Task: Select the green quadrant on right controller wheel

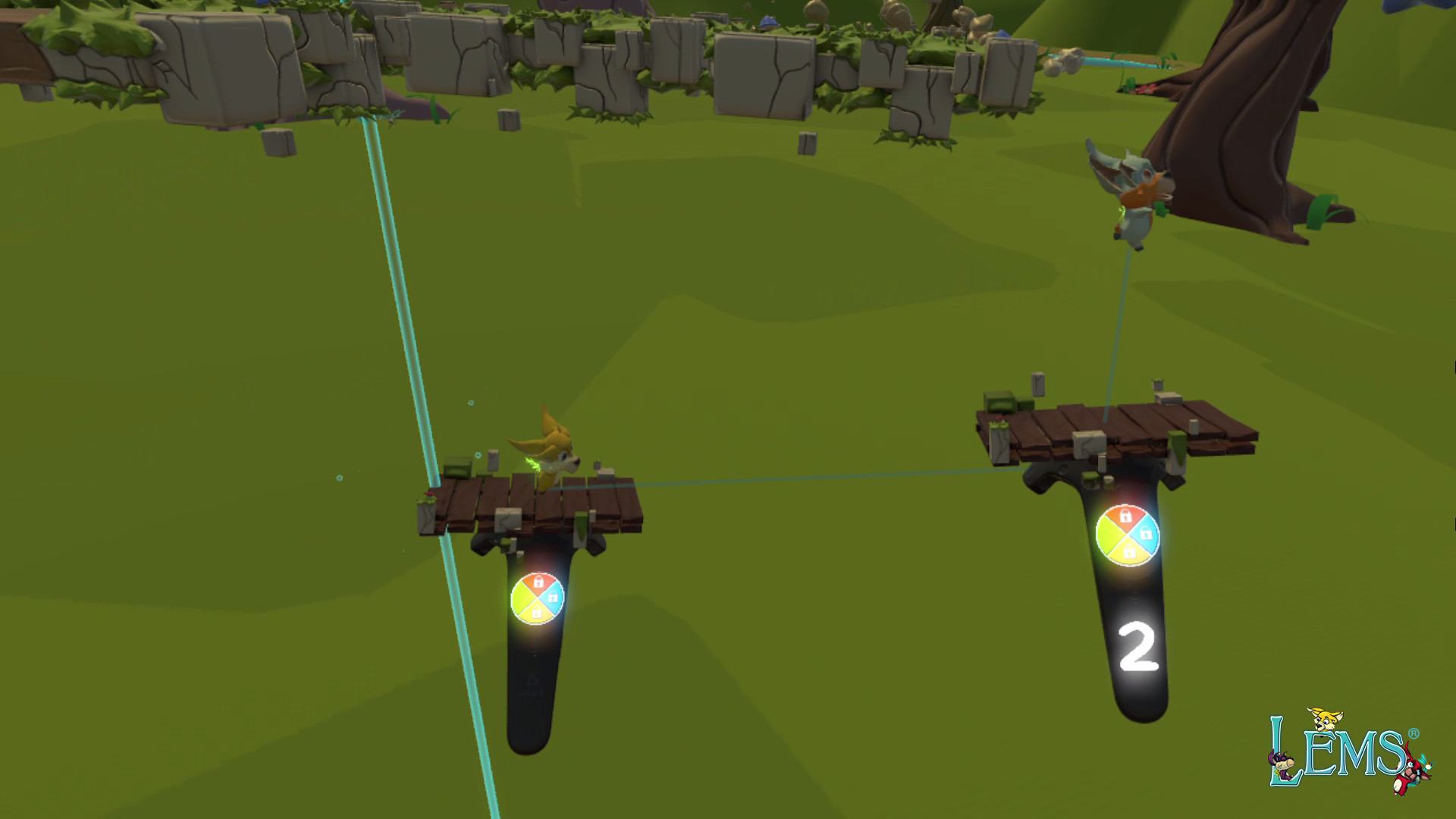Action: point(1110,535)
